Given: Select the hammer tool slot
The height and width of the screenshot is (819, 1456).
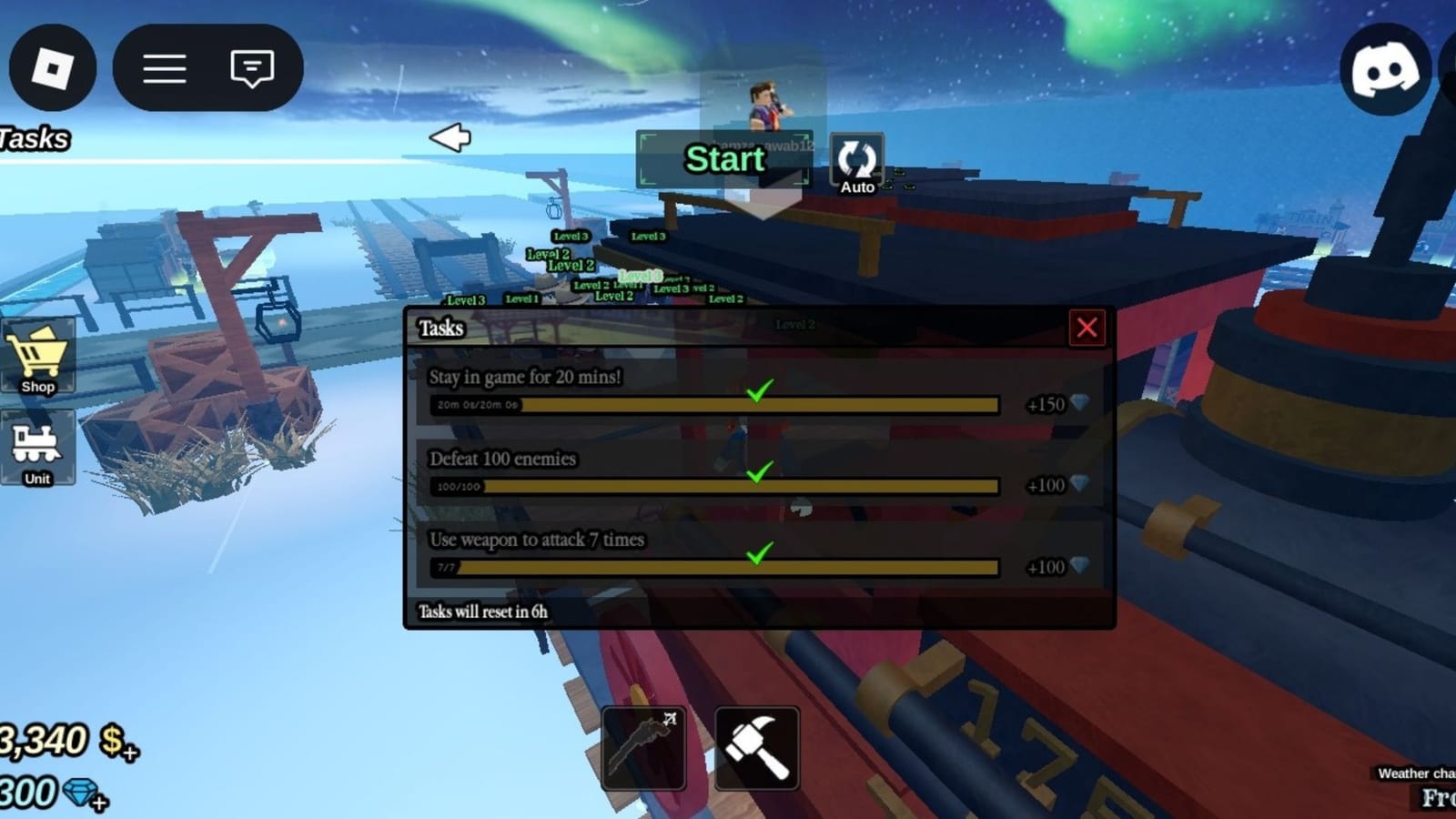Looking at the screenshot, I should pos(756,748).
